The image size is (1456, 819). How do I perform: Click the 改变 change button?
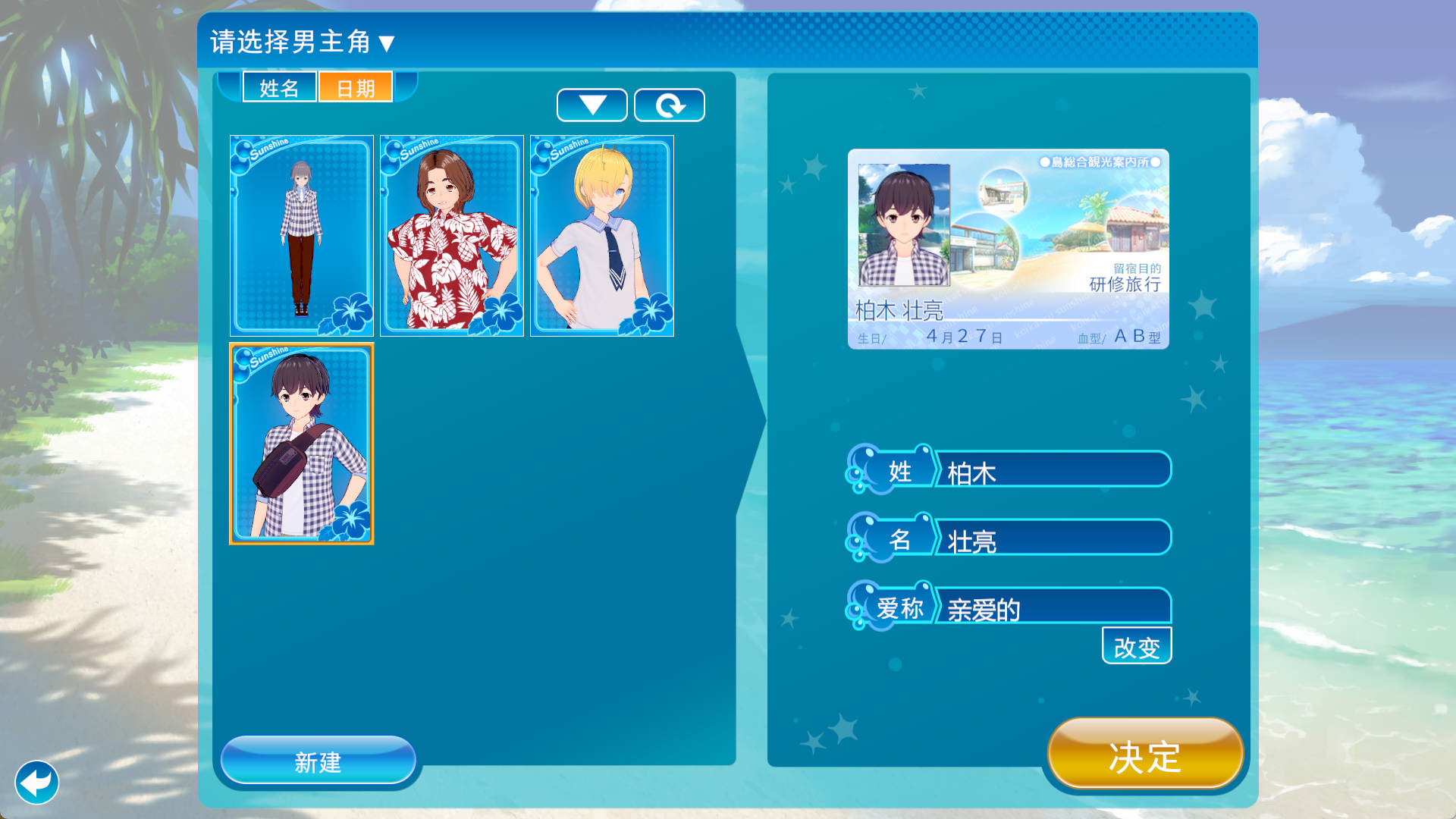(x=1136, y=646)
